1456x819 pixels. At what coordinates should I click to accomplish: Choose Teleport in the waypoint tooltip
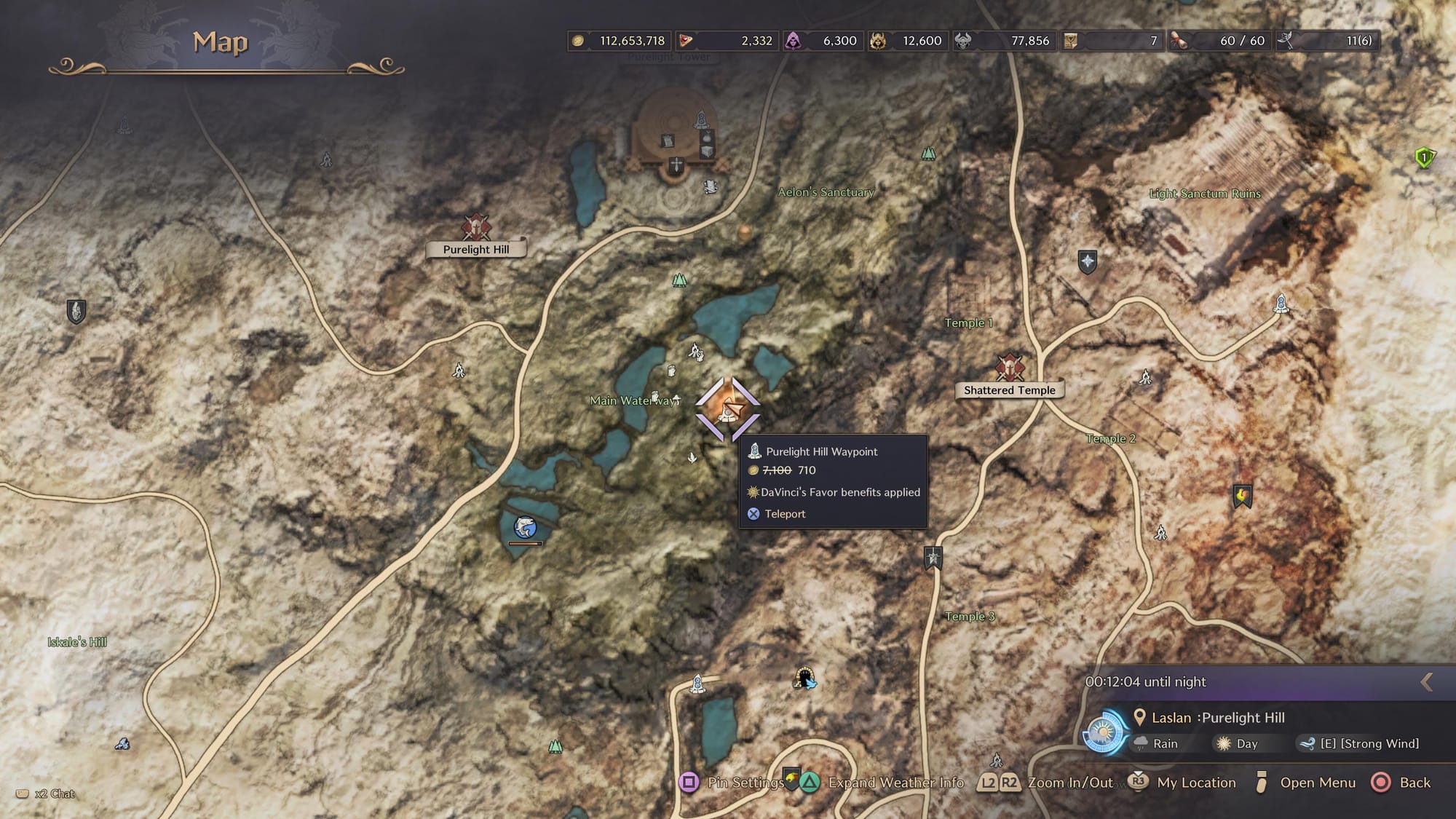click(x=784, y=514)
